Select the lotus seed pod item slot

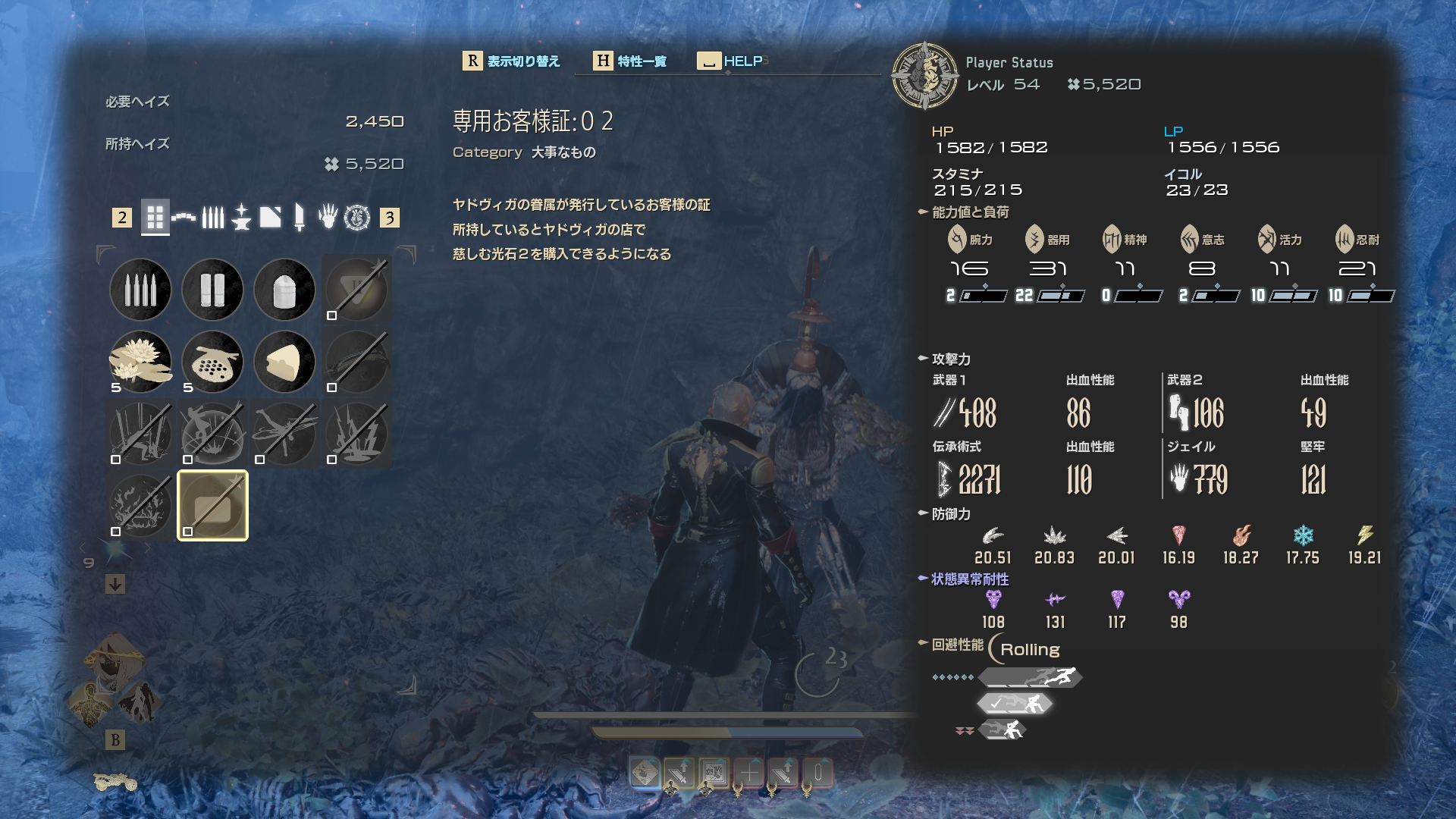212,362
